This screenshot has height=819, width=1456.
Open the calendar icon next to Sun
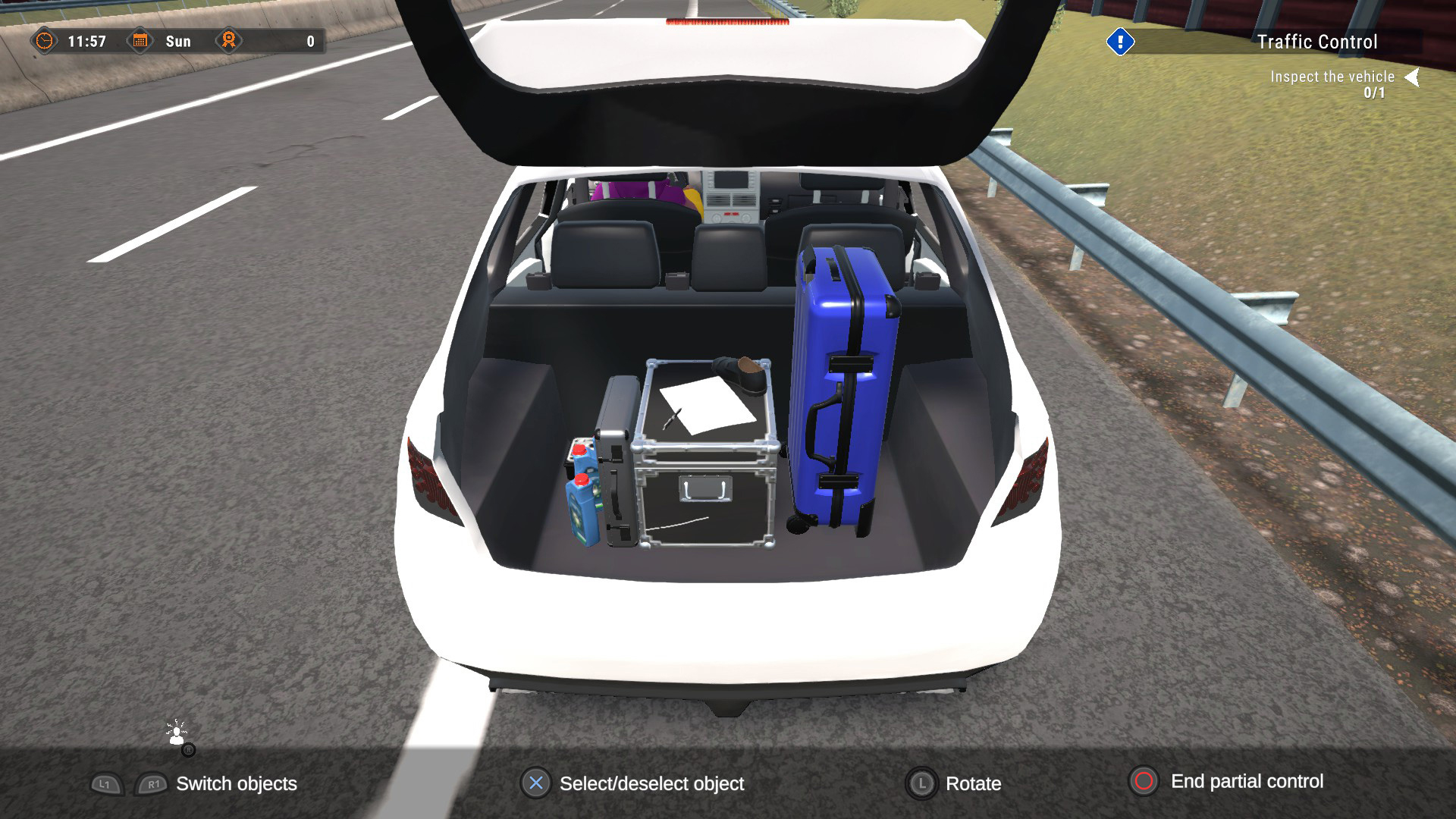point(140,41)
